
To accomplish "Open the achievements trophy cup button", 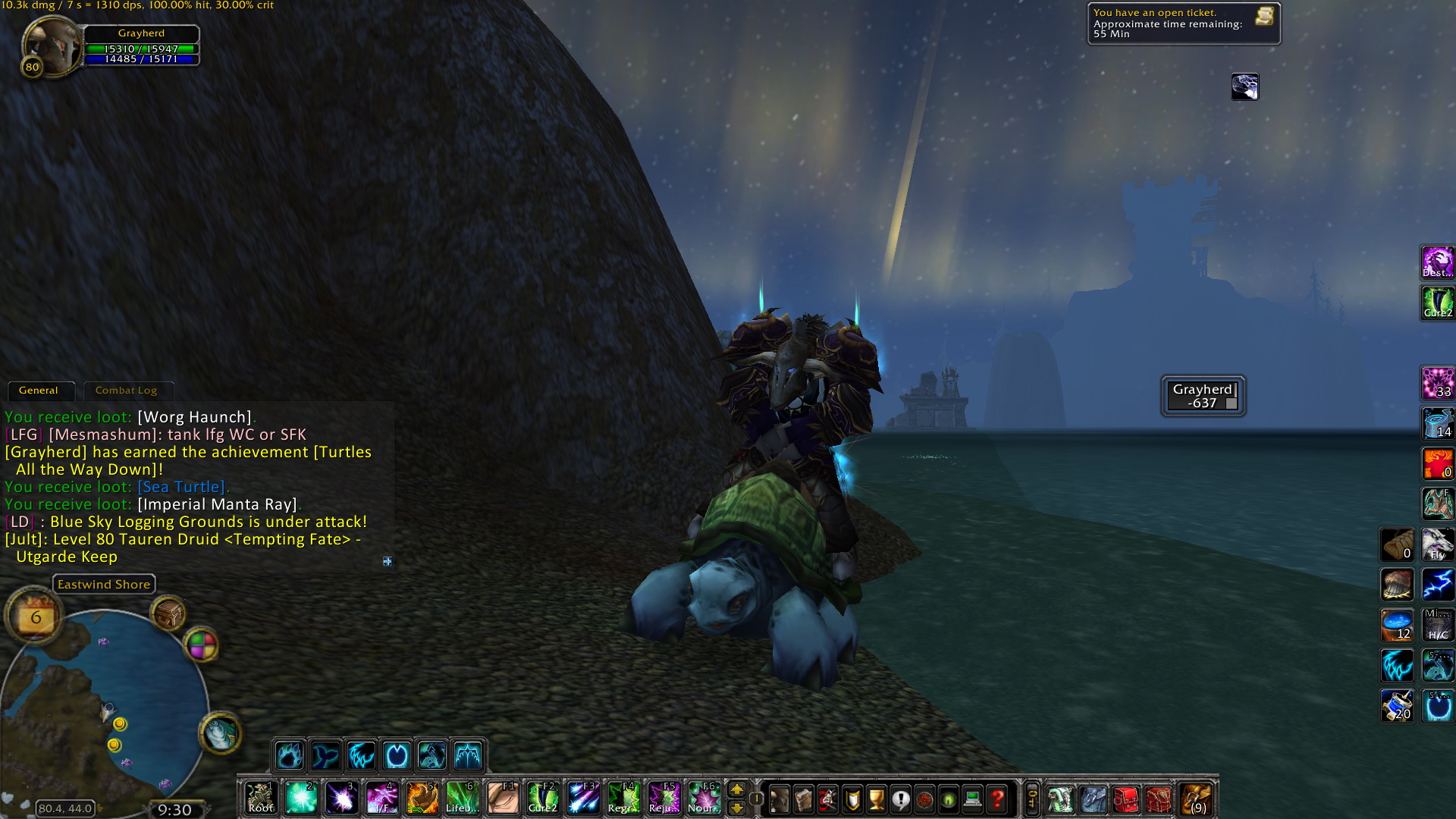I will (x=876, y=799).
